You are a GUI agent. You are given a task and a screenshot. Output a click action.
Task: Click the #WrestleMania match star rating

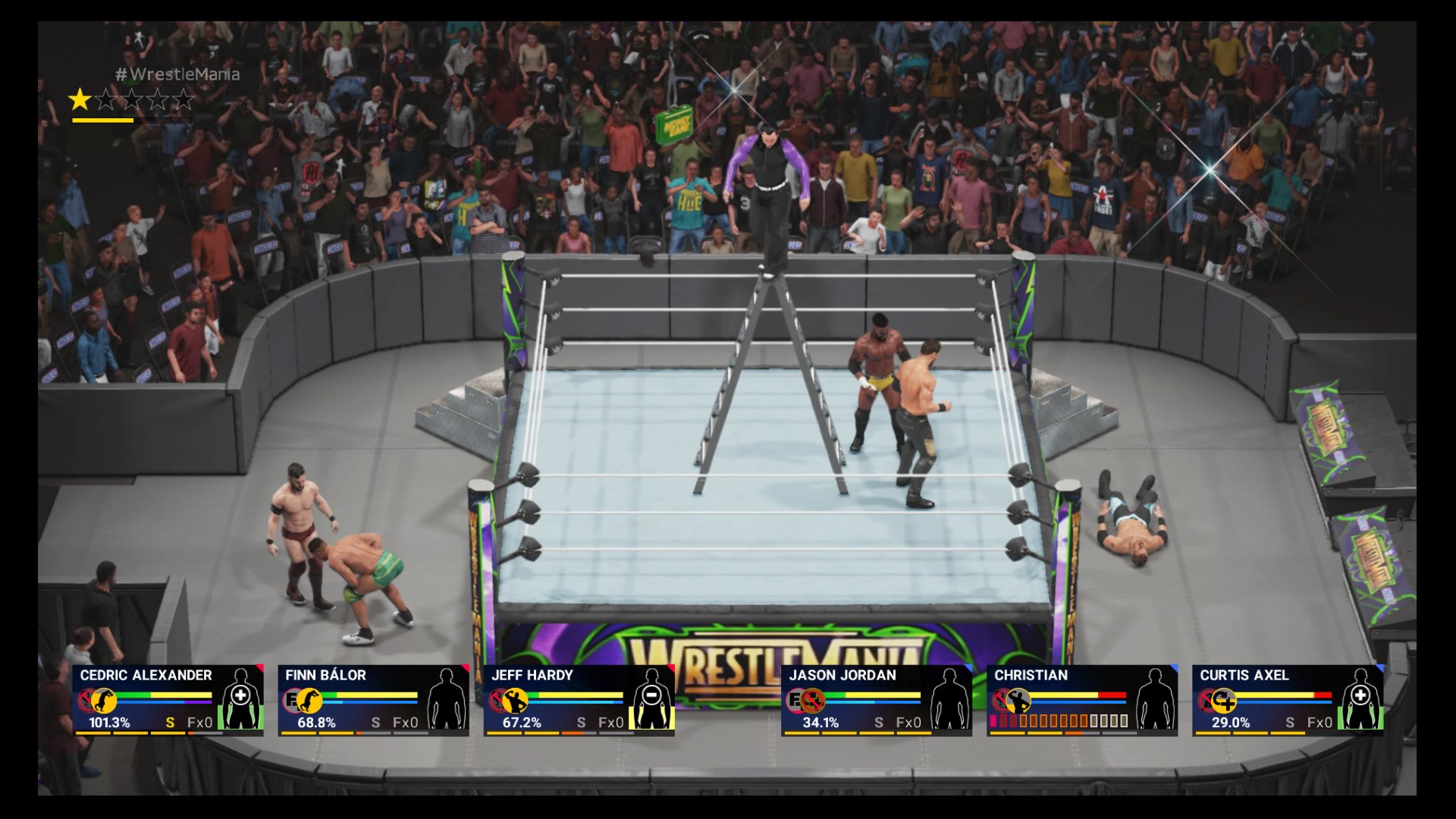coord(132,99)
